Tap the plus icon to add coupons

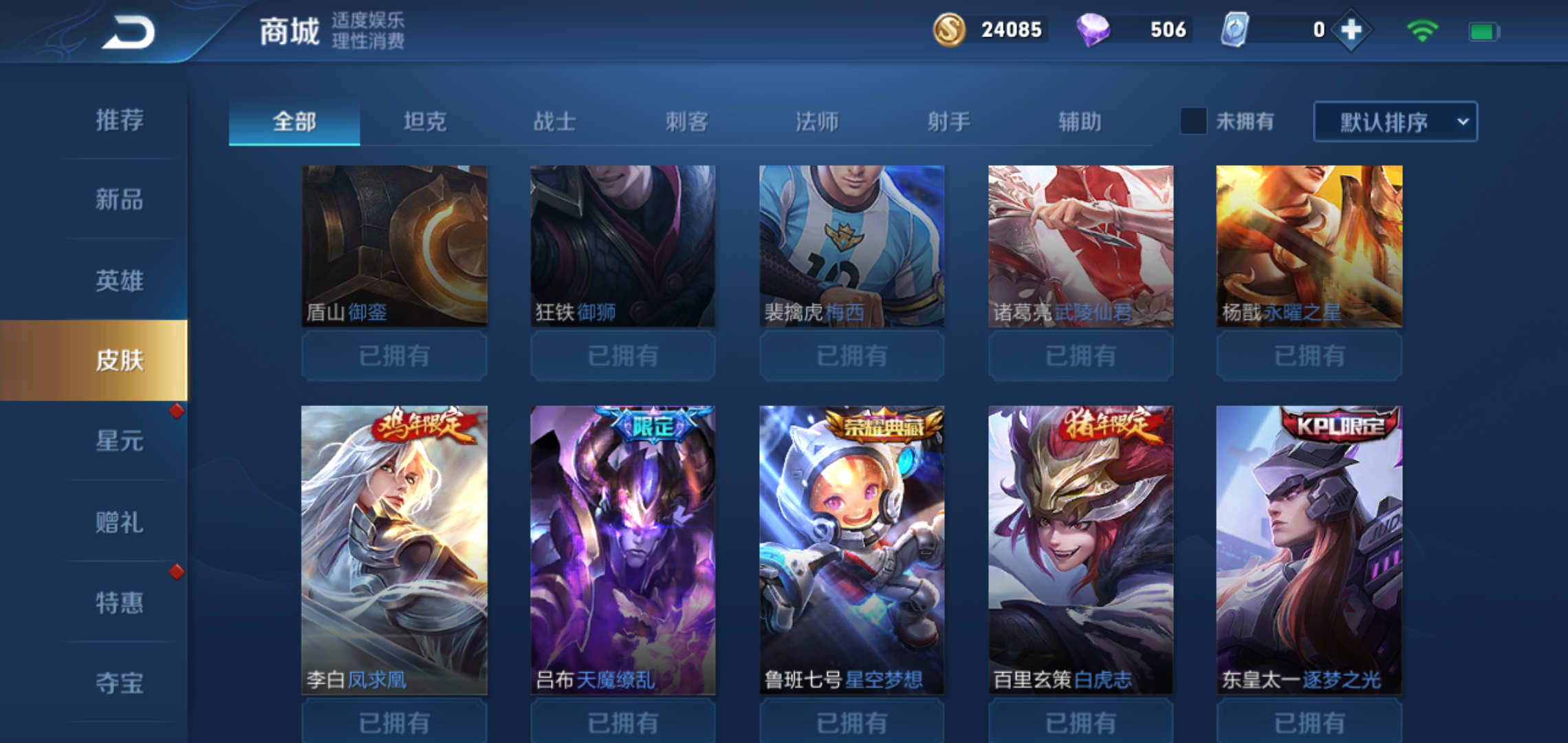coord(1349,30)
